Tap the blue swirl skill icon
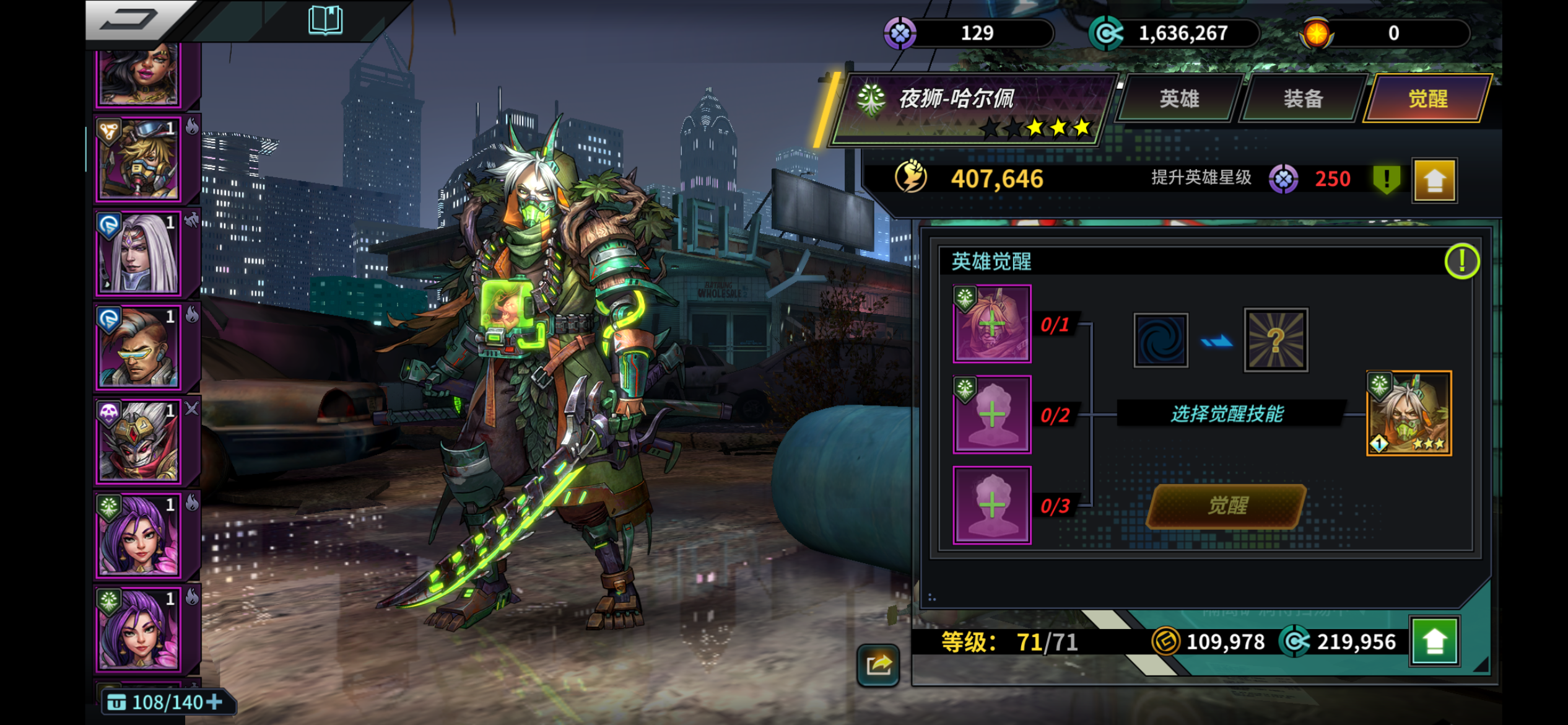Viewport: 1568px width, 725px height. [x=1161, y=340]
